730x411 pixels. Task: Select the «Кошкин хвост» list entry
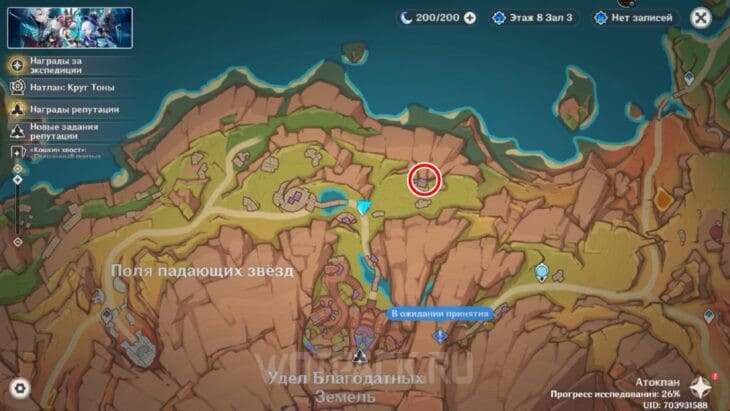point(60,150)
